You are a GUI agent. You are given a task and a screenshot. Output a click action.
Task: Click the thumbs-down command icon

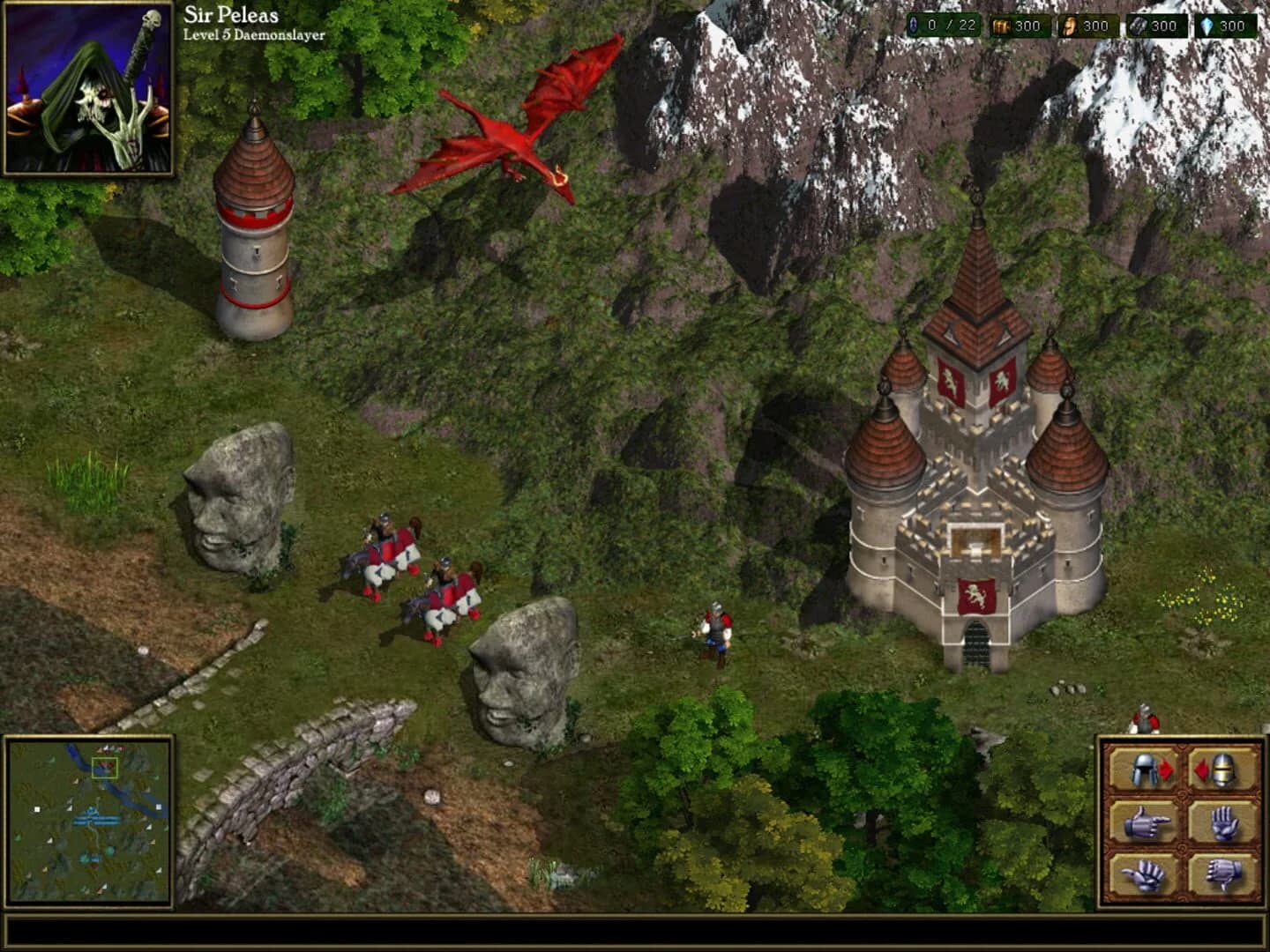(1222, 876)
